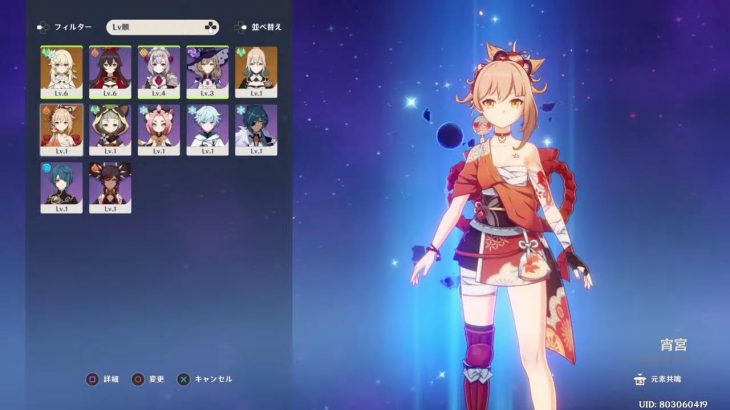This screenshot has width=730, height=410.
Task: Choose Amber from the character list
Action: coord(109,71)
